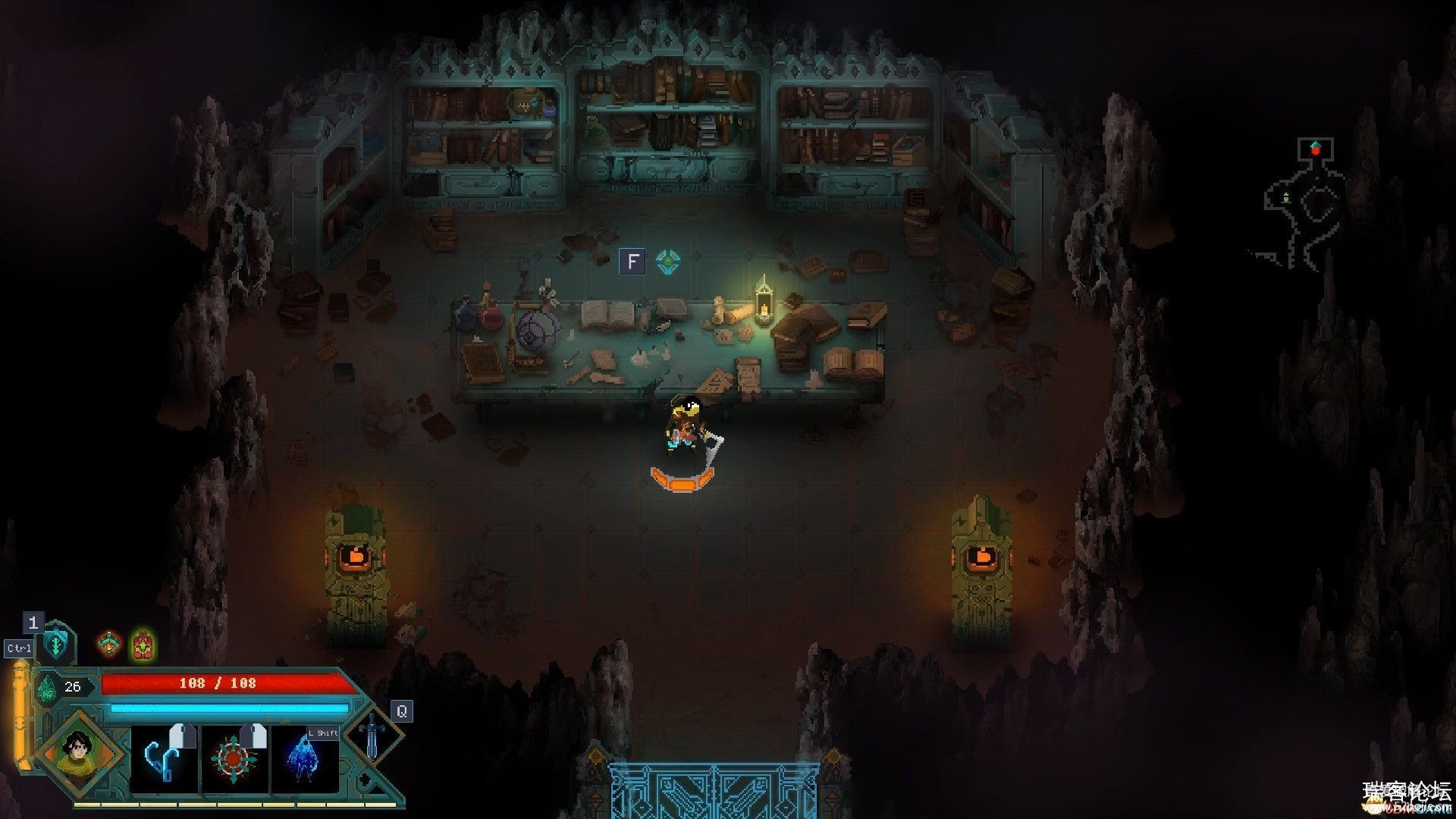Open the dungeon minimap
This screenshot has width=1456, height=819.
(1306, 205)
